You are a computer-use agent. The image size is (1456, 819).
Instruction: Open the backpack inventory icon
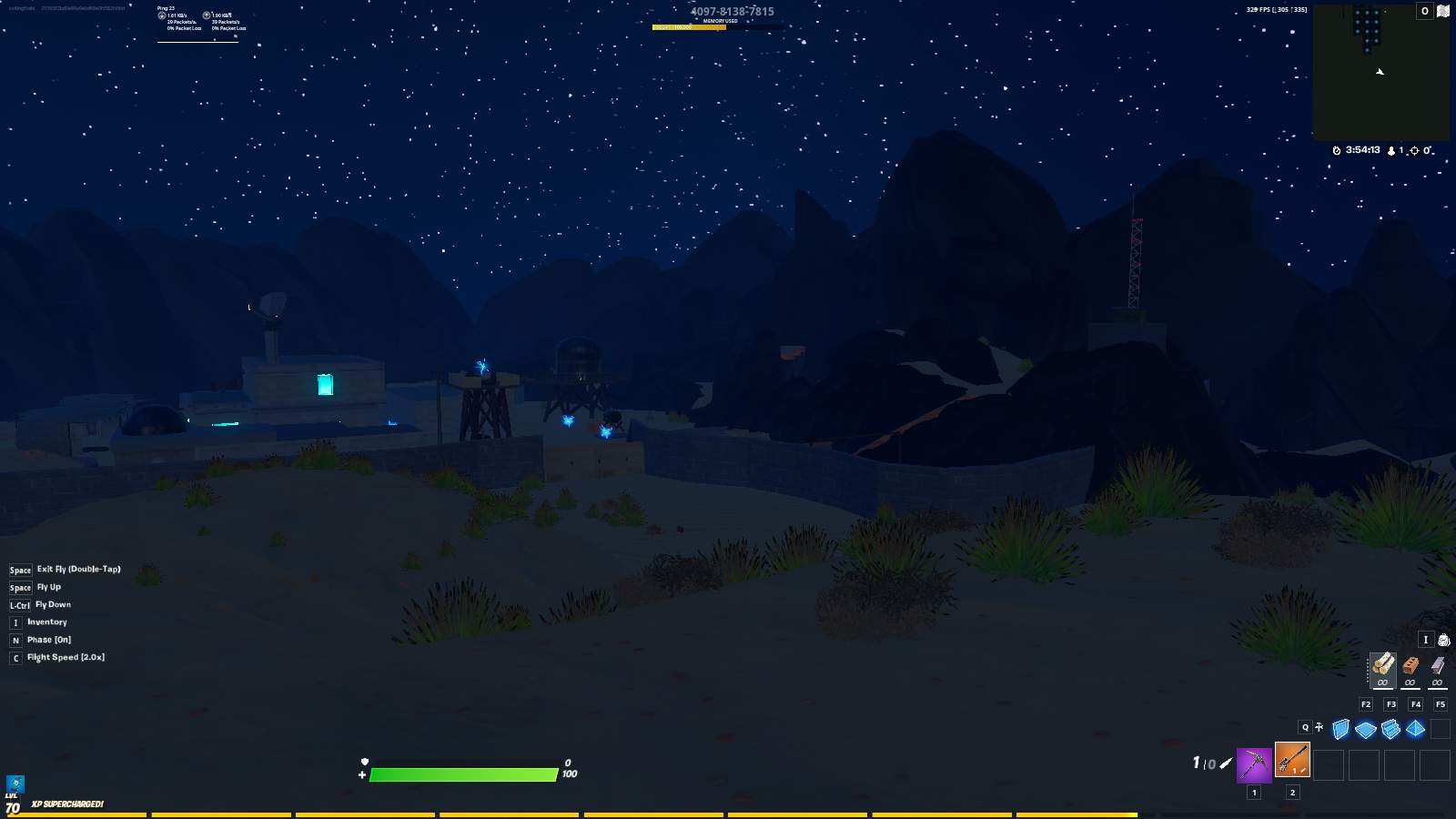coord(1443,640)
